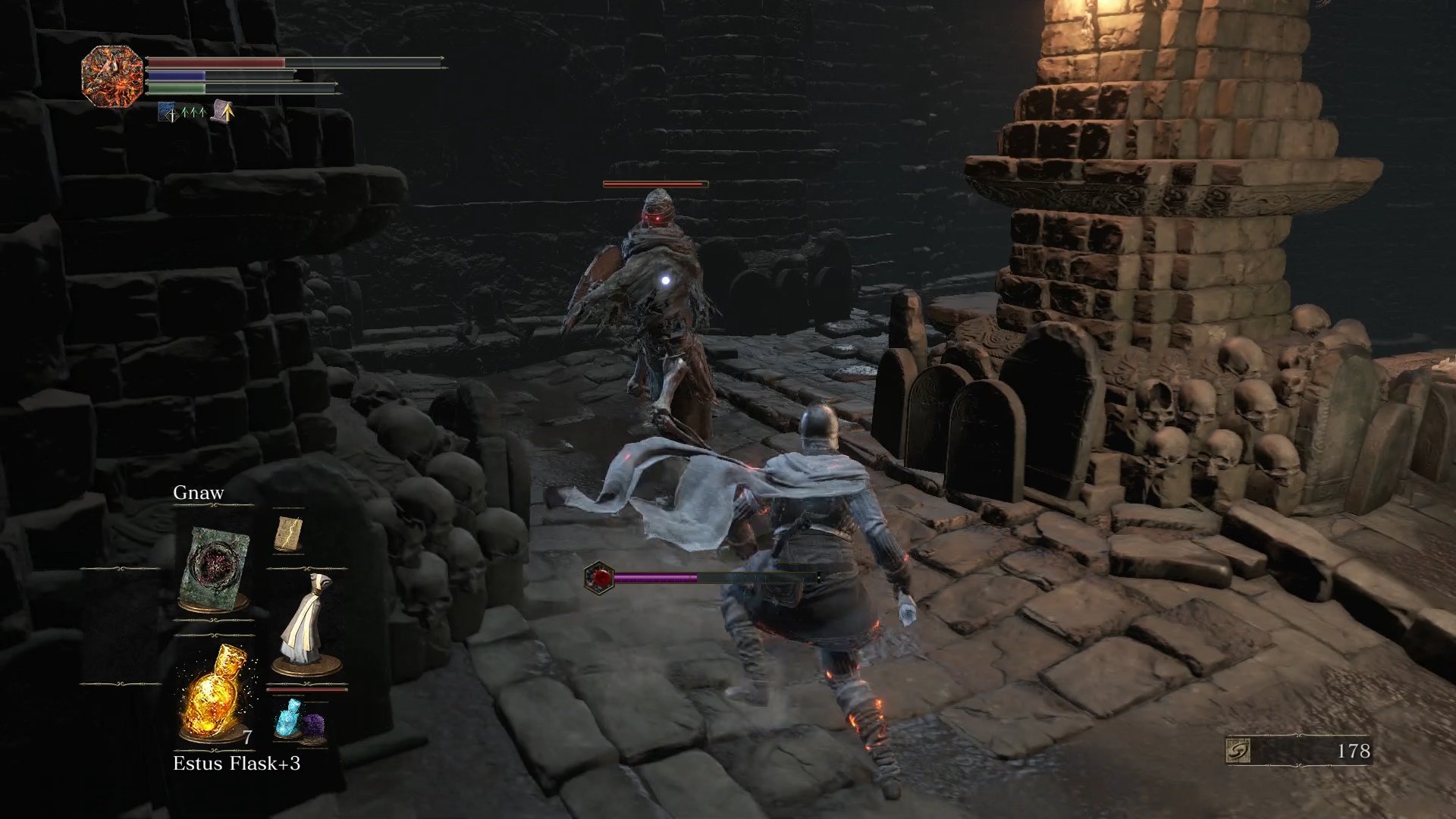Click the burning covenant emblem portrait
Image resolution: width=1456 pixels, height=819 pixels.
[x=112, y=74]
